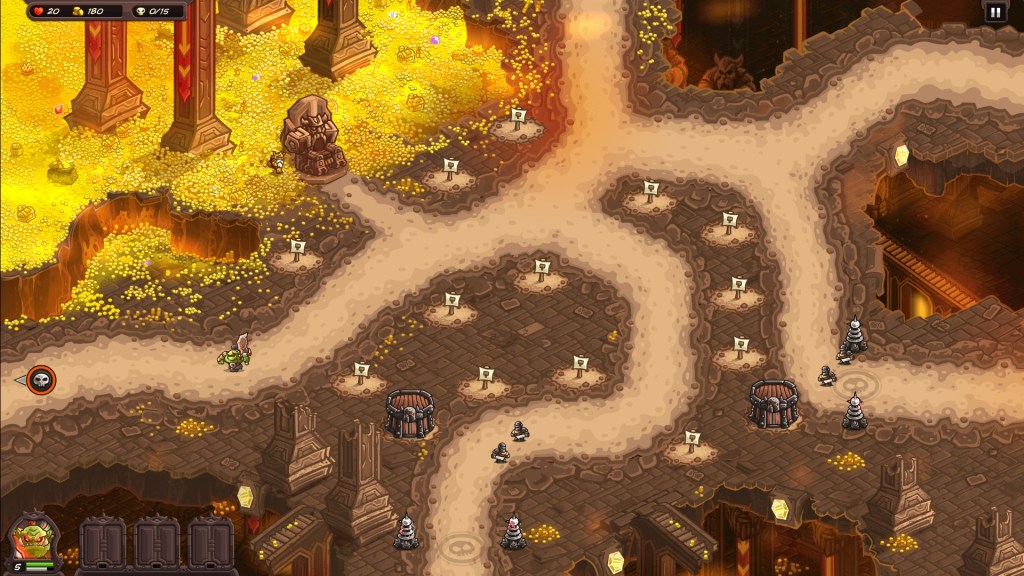Pause the game with the pause button

995,12
